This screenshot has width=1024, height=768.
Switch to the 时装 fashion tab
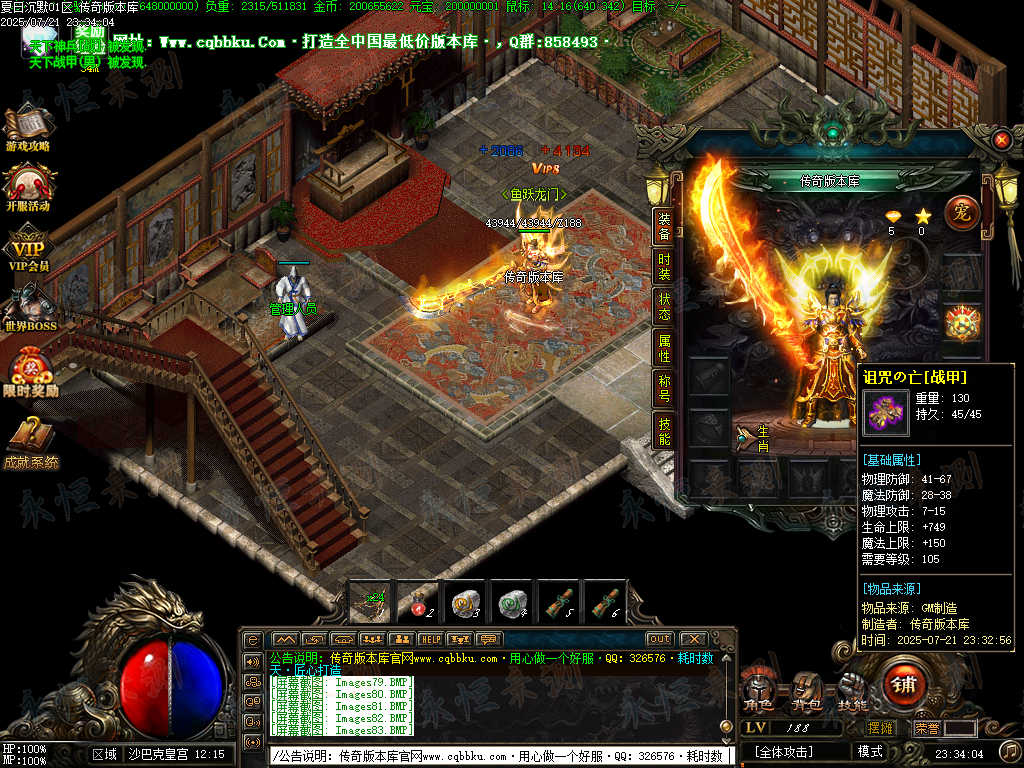click(x=664, y=267)
